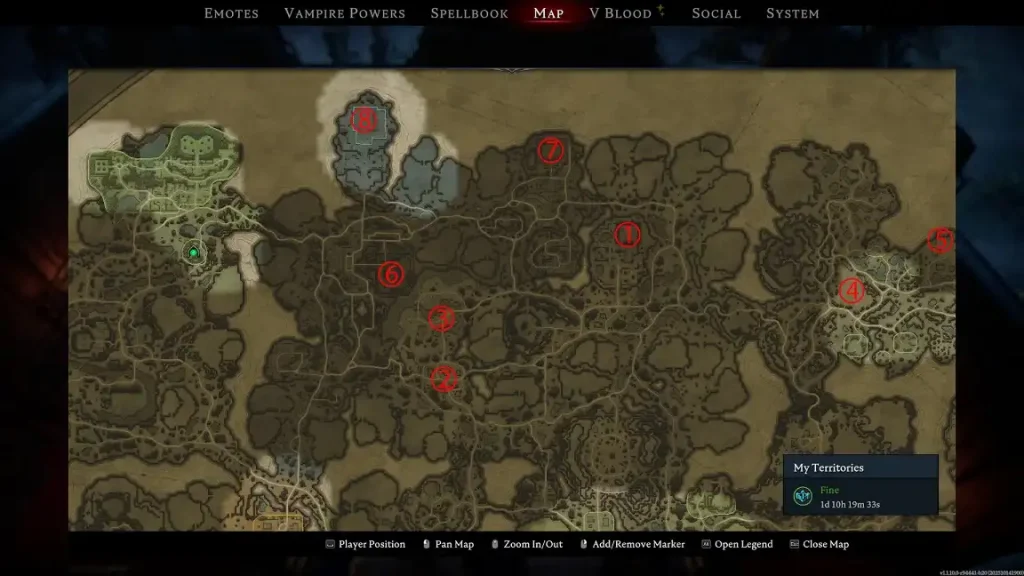1024x576 pixels.
Task: Click the green player position marker
Action: (194, 253)
